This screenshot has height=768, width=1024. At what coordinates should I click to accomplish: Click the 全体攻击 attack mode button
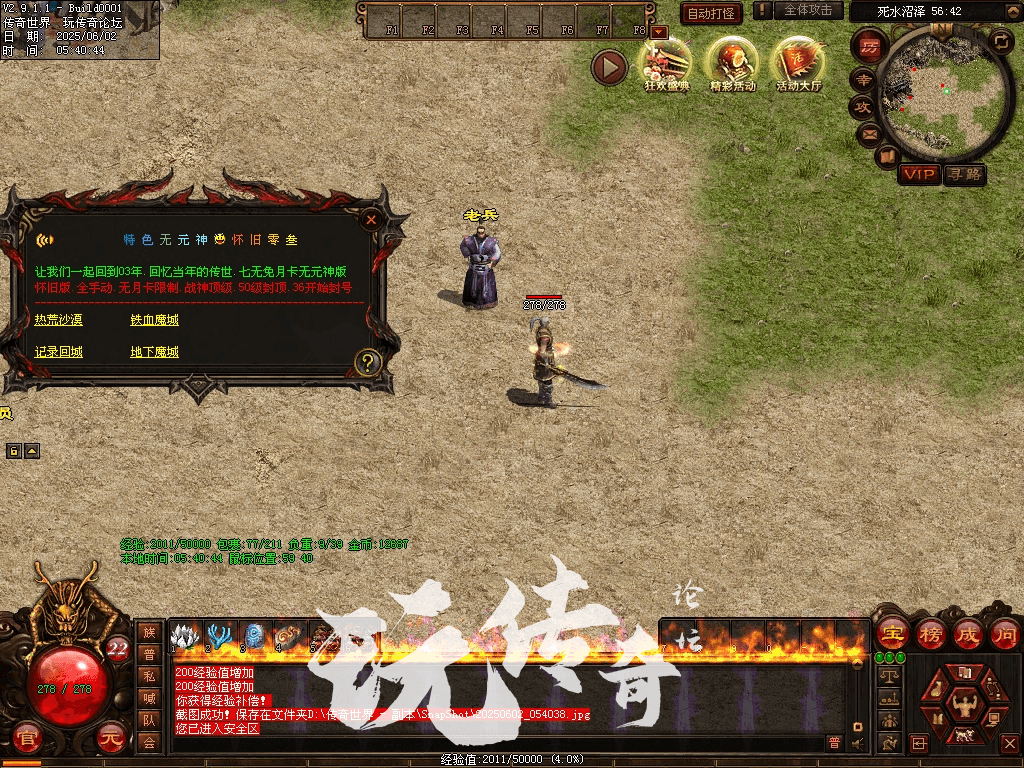click(807, 10)
